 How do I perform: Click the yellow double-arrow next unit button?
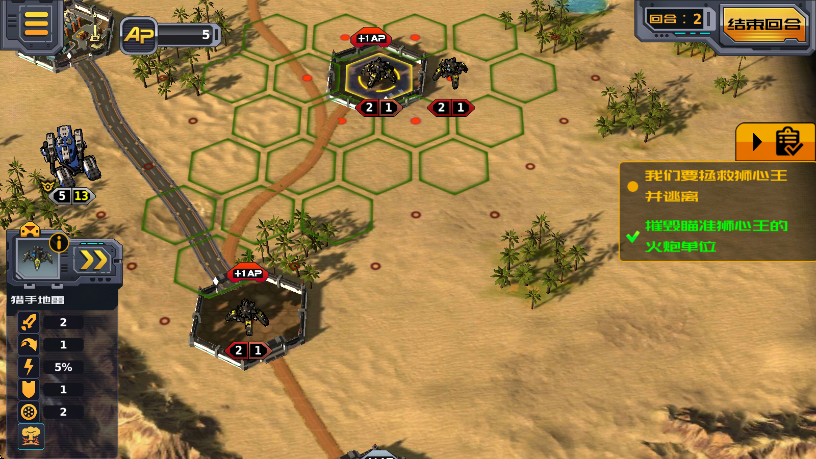pyautogui.click(x=93, y=260)
